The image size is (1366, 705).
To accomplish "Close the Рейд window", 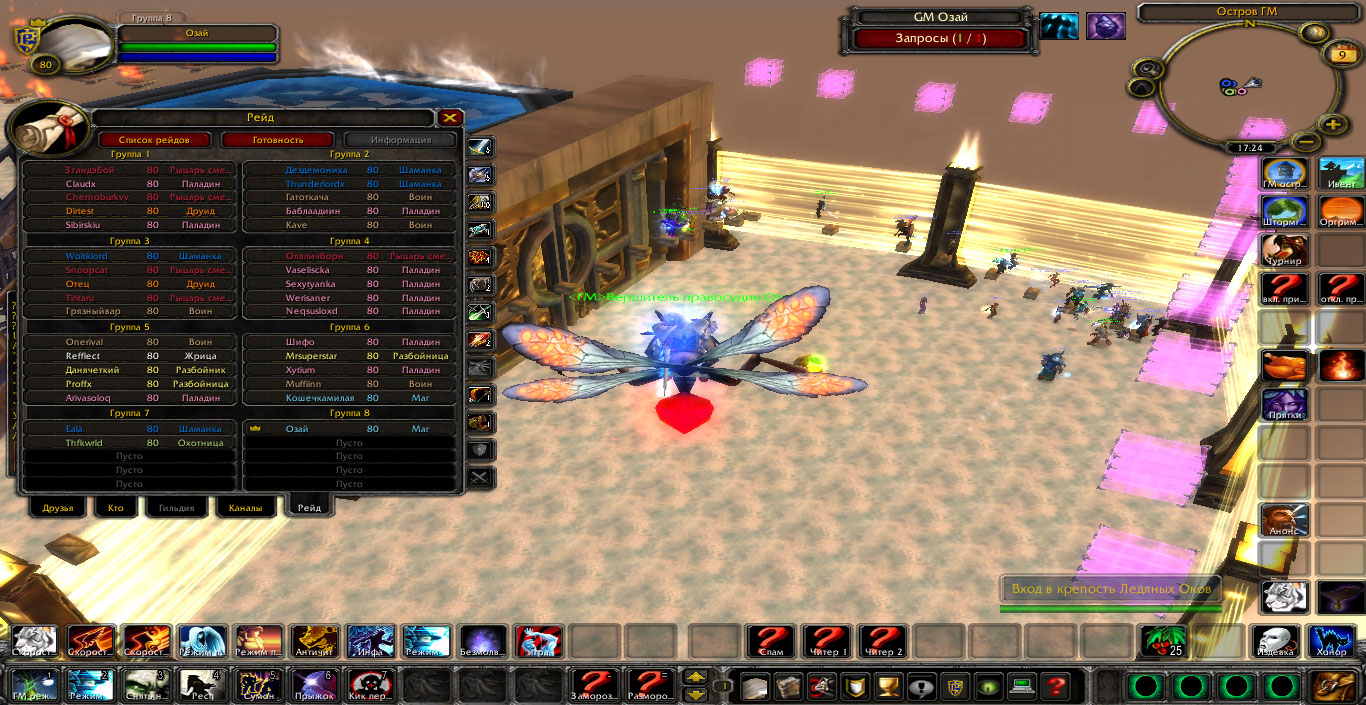I will pos(450,118).
